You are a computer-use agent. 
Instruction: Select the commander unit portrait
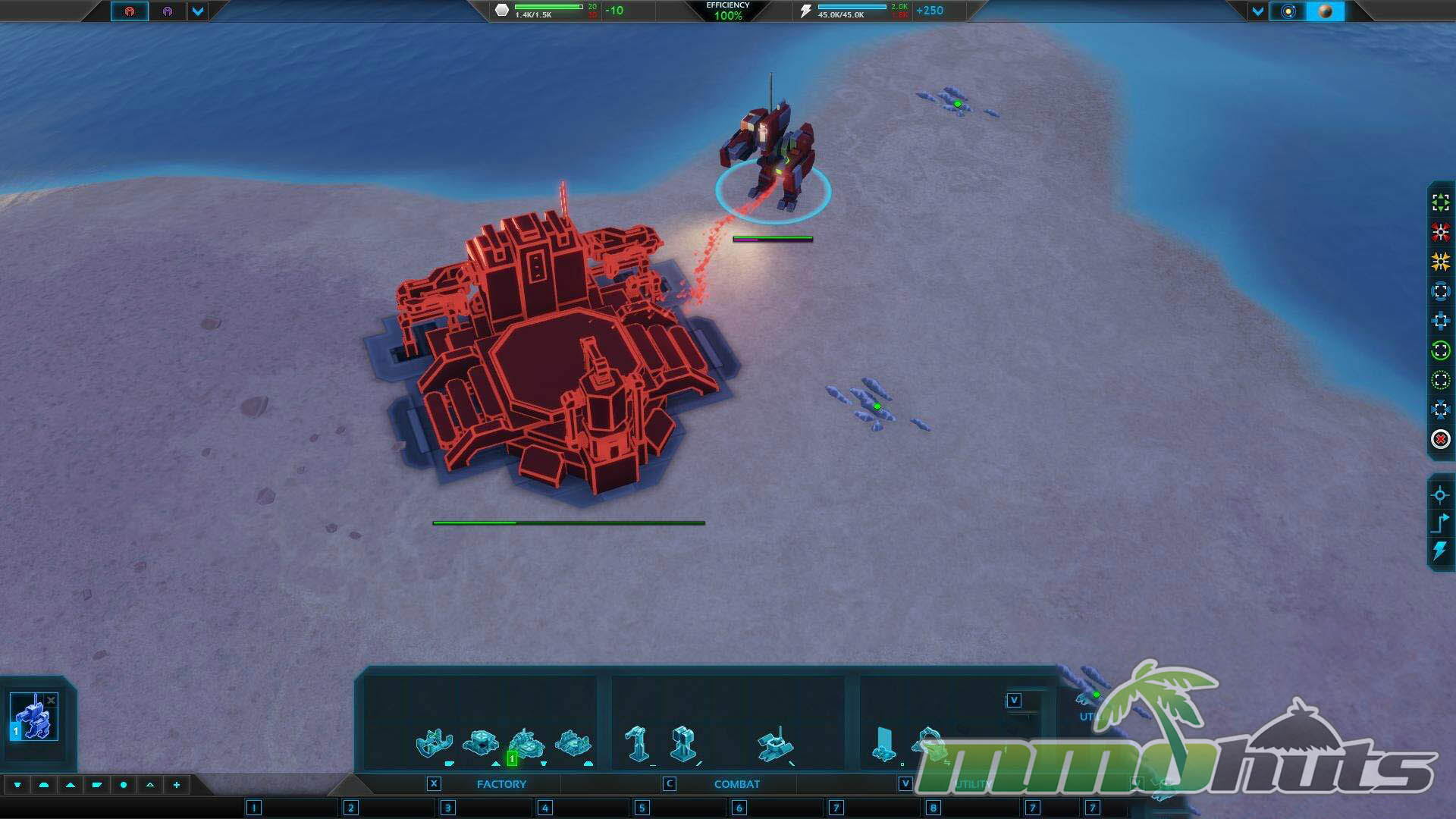pos(34,717)
